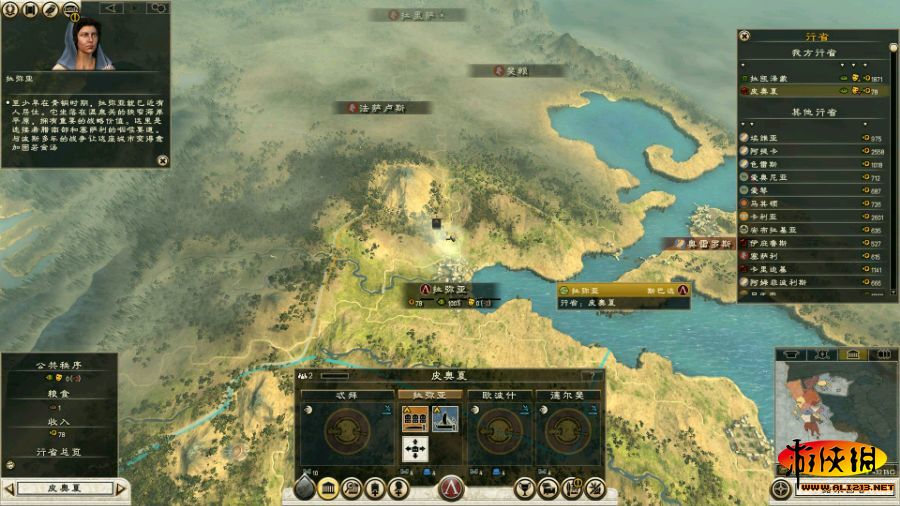Select the highlighted 皮奥夏 province row
Image resolution: width=900 pixels, height=506 pixels.
coord(812,91)
